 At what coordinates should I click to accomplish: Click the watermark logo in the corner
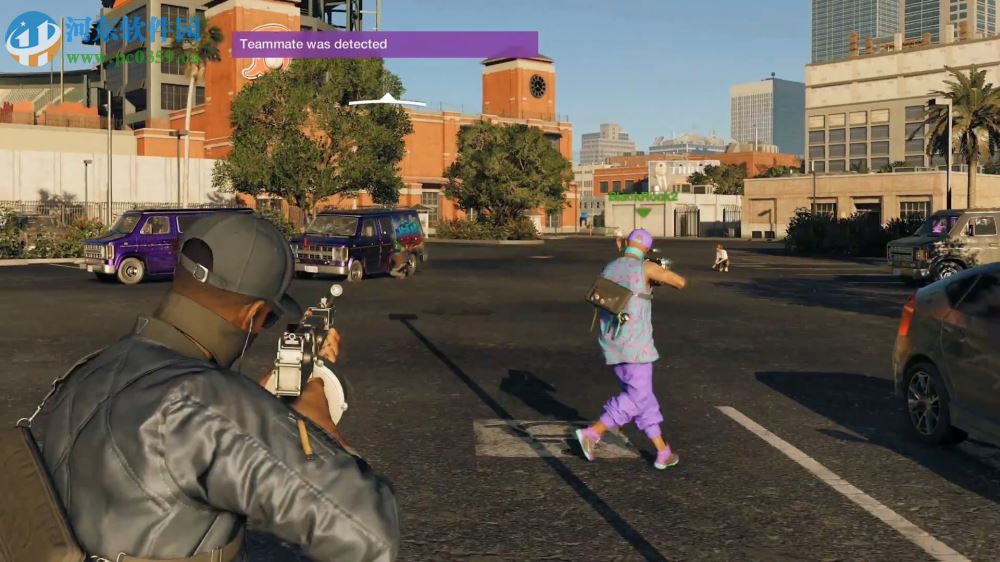(32, 38)
